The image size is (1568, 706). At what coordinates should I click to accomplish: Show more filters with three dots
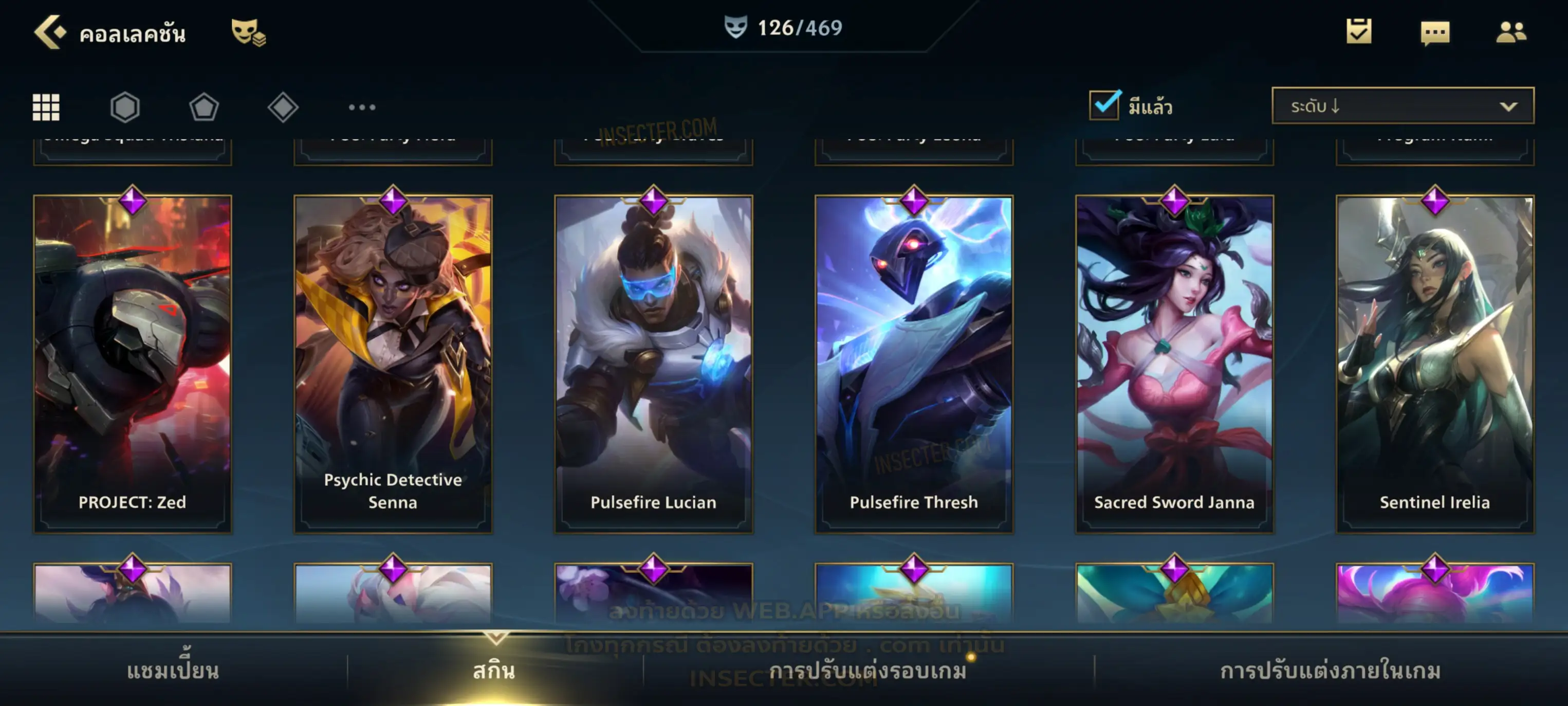(x=362, y=107)
